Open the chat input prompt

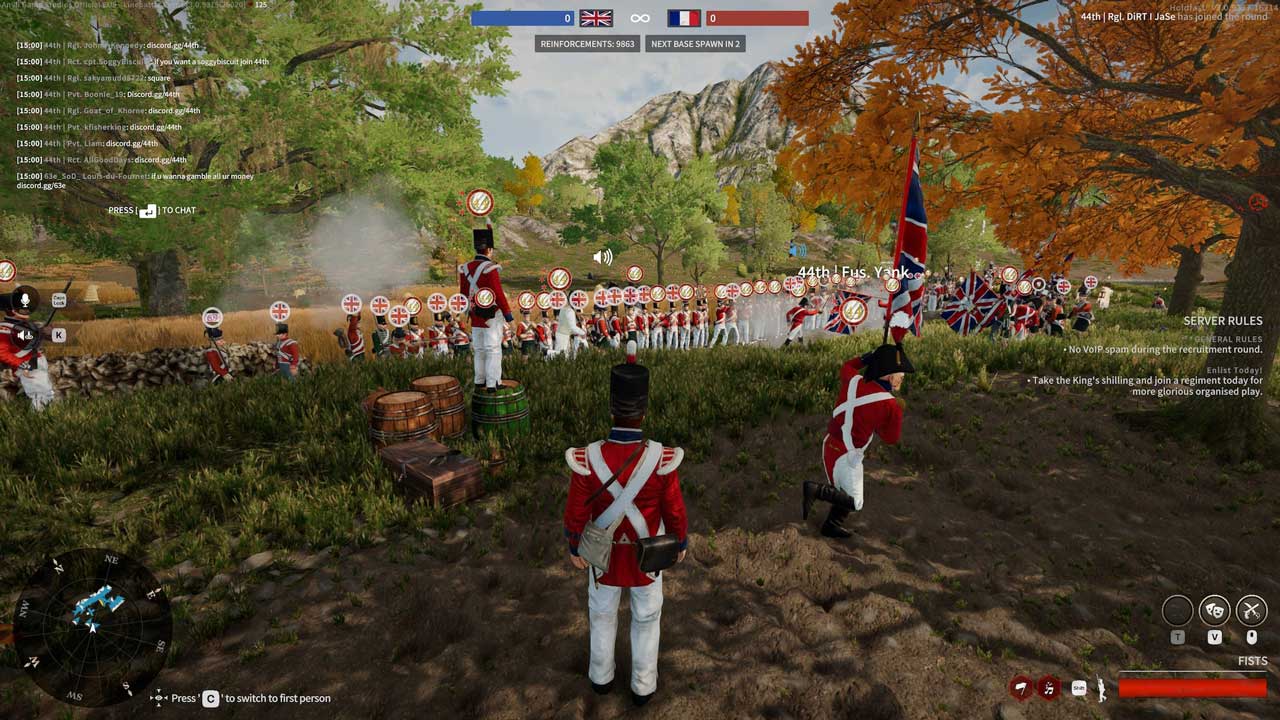coord(152,211)
